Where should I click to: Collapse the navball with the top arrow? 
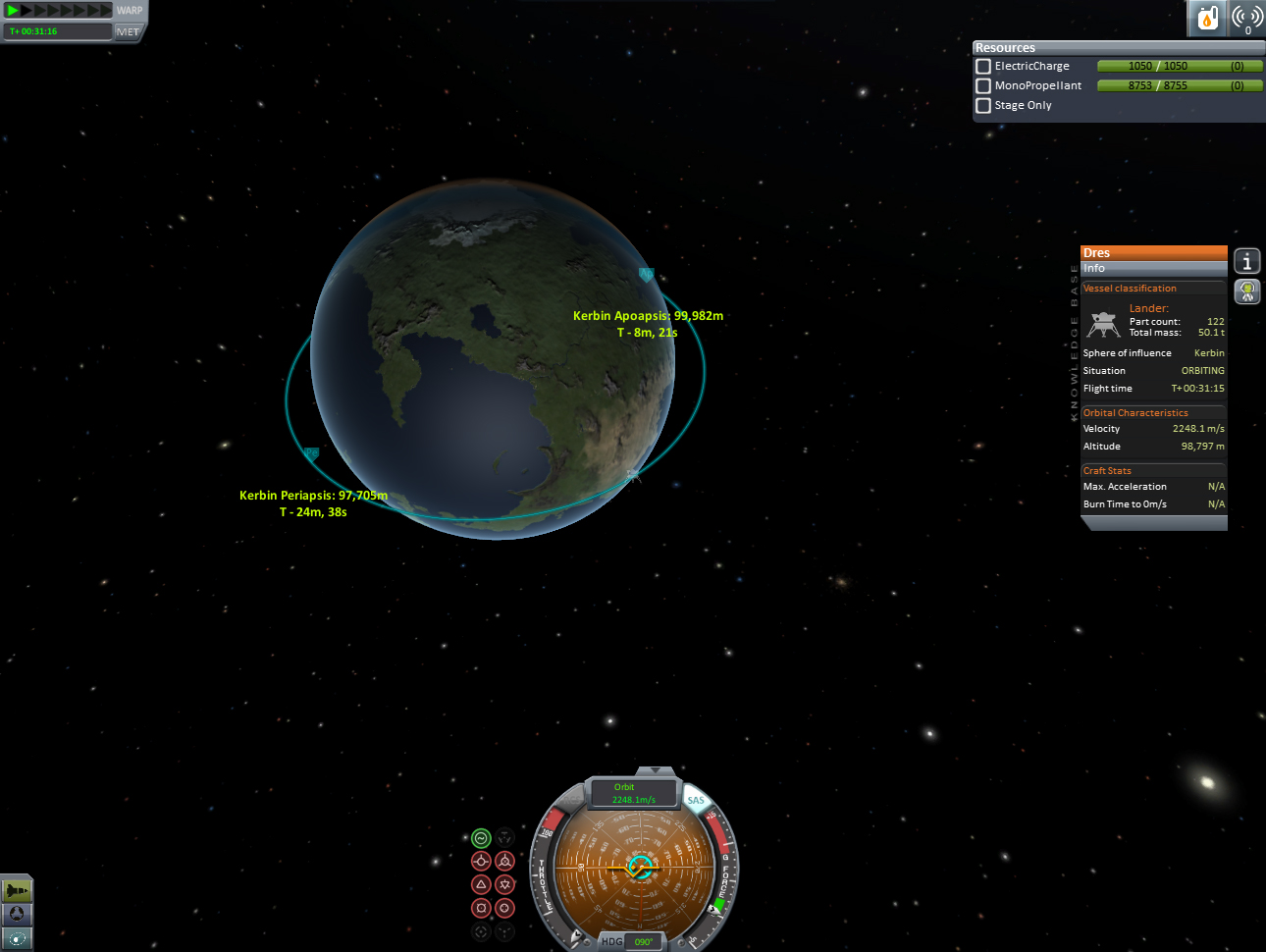pyautogui.click(x=655, y=771)
